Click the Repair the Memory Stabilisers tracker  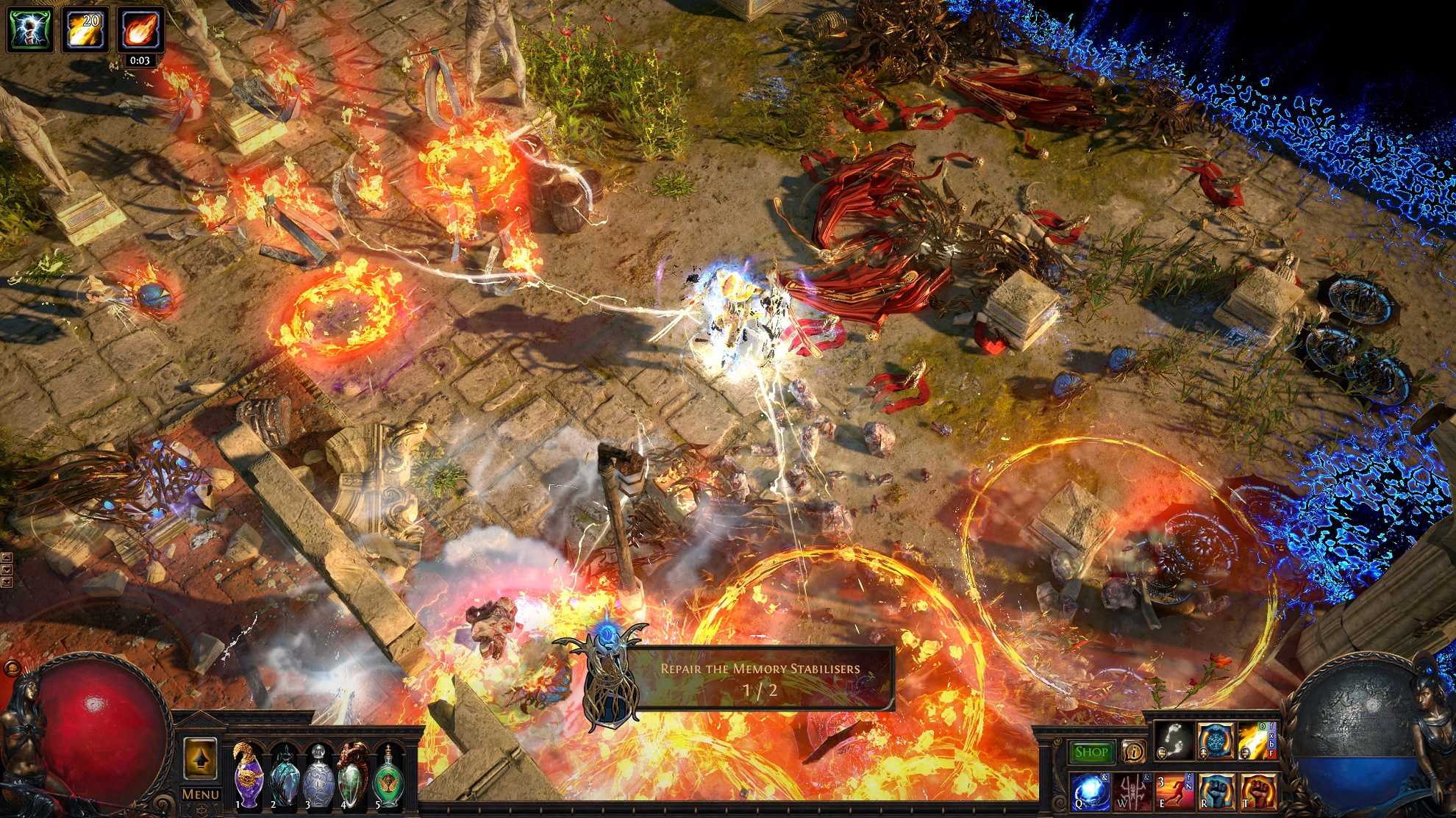click(x=760, y=678)
